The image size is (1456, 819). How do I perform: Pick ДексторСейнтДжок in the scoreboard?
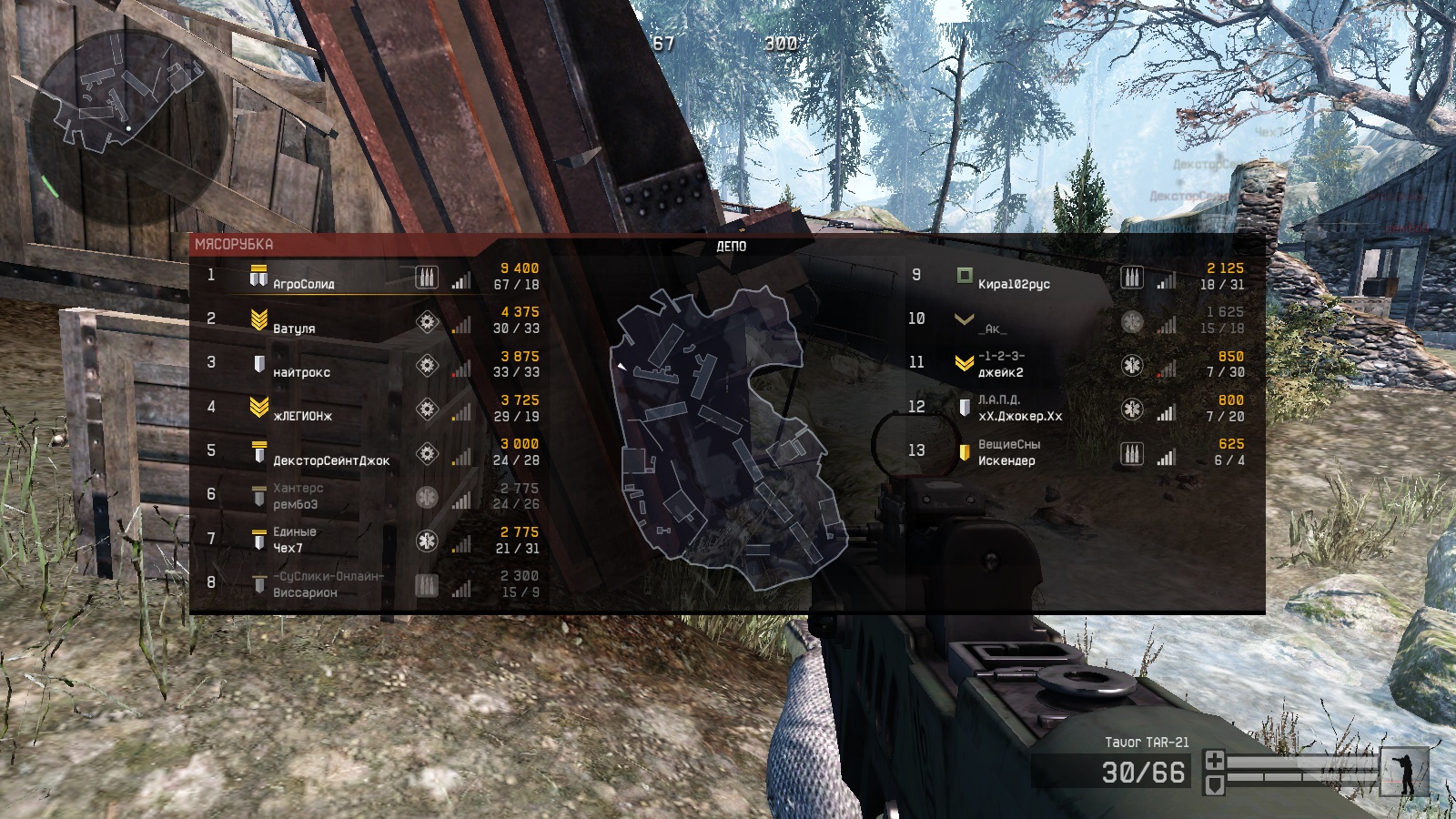click(x=331, y=460)
